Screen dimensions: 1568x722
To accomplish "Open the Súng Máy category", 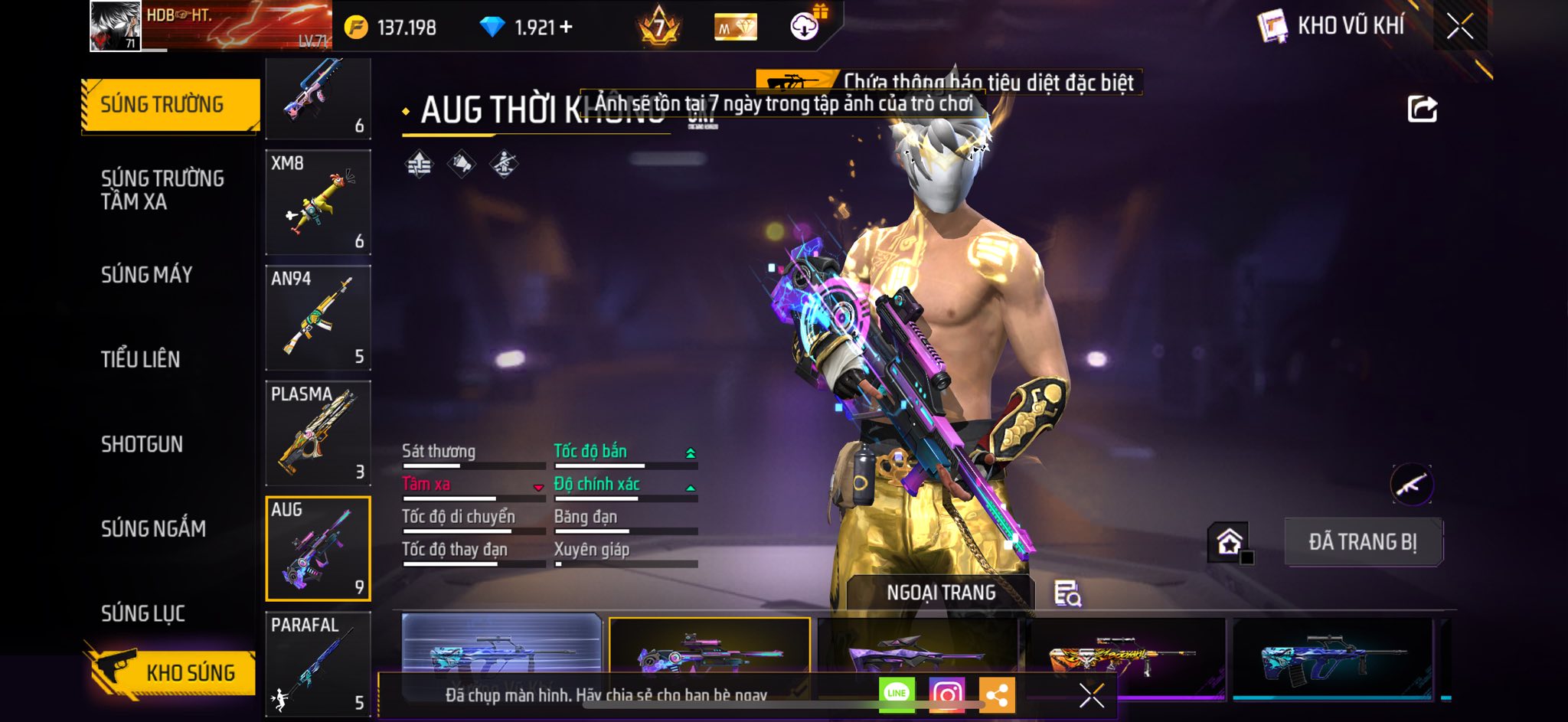I will coord(147,275).
